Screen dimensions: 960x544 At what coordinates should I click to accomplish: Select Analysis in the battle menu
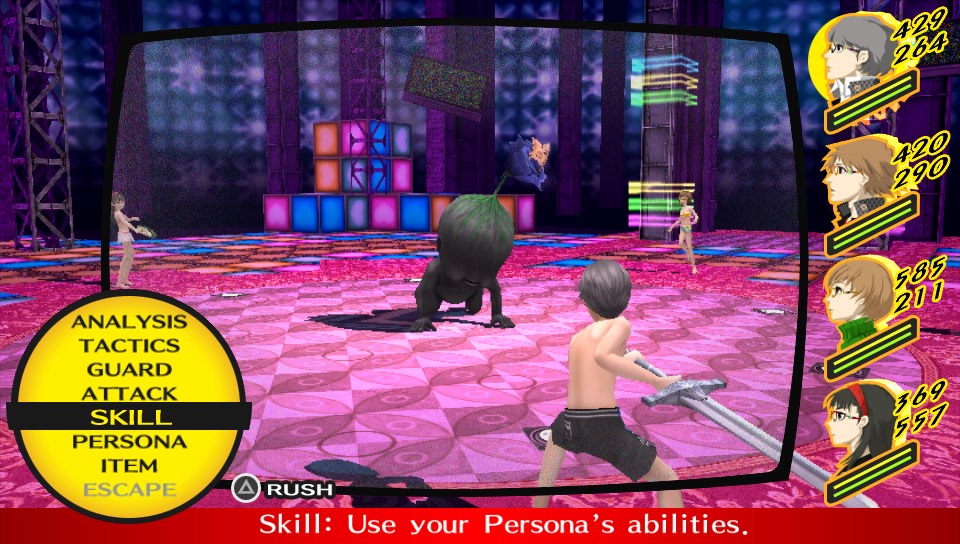[x=129, y=322]
